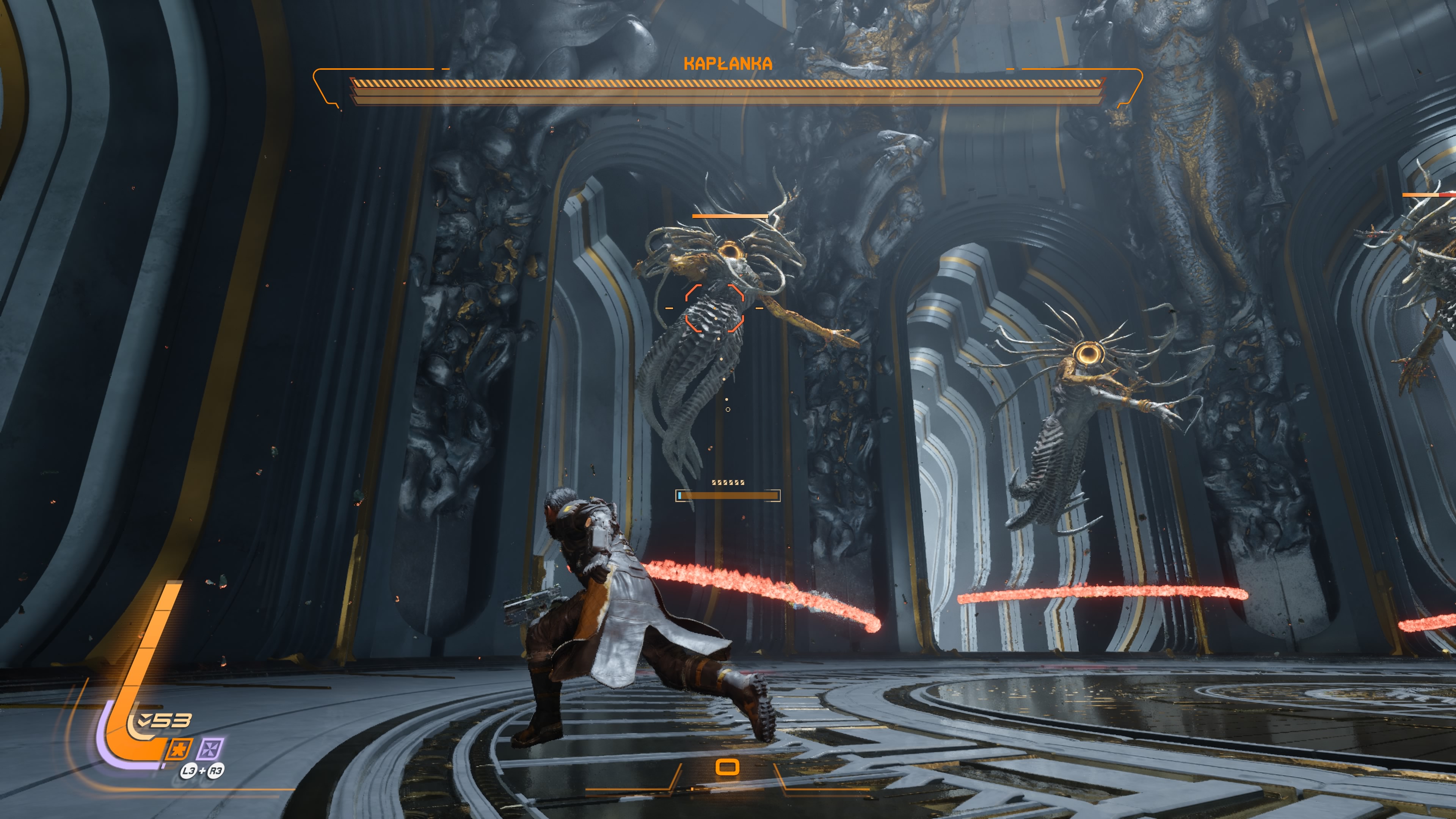Activate the purple pinwheel ability icon
1456x819 pixels.
tap(210, 749)
